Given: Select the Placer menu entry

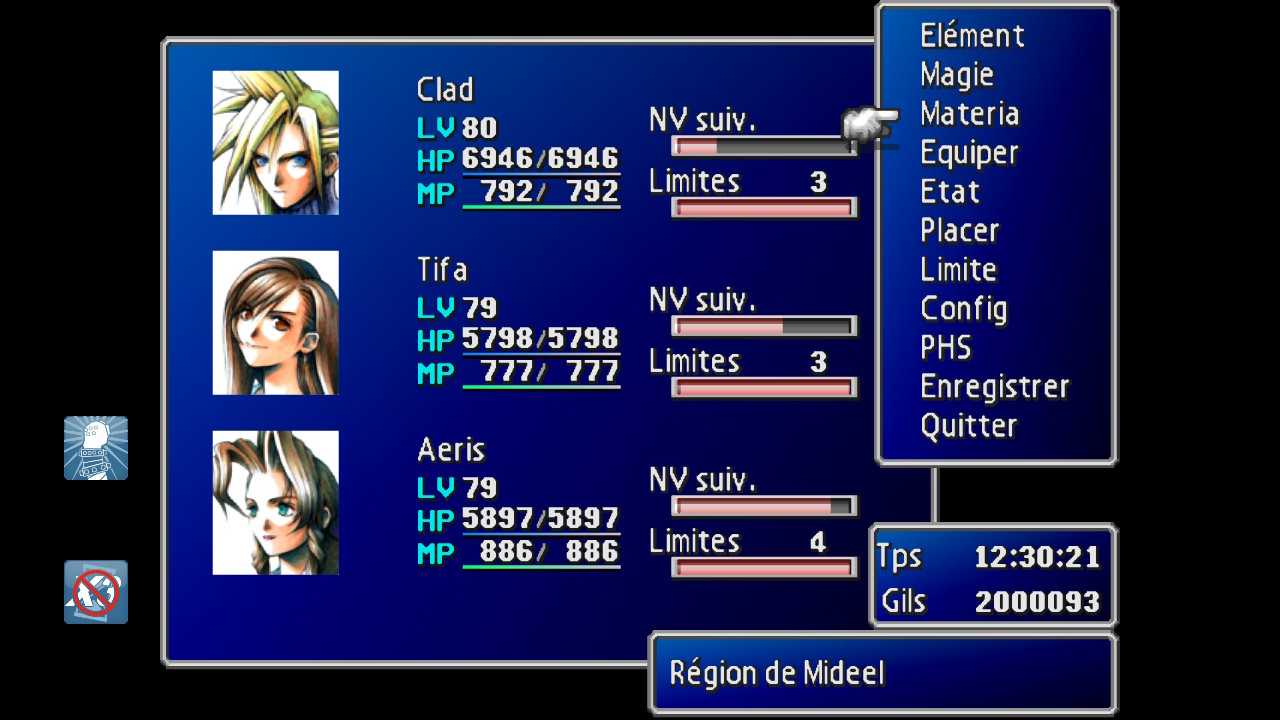Looking at the screenshot, I should 959,231.
